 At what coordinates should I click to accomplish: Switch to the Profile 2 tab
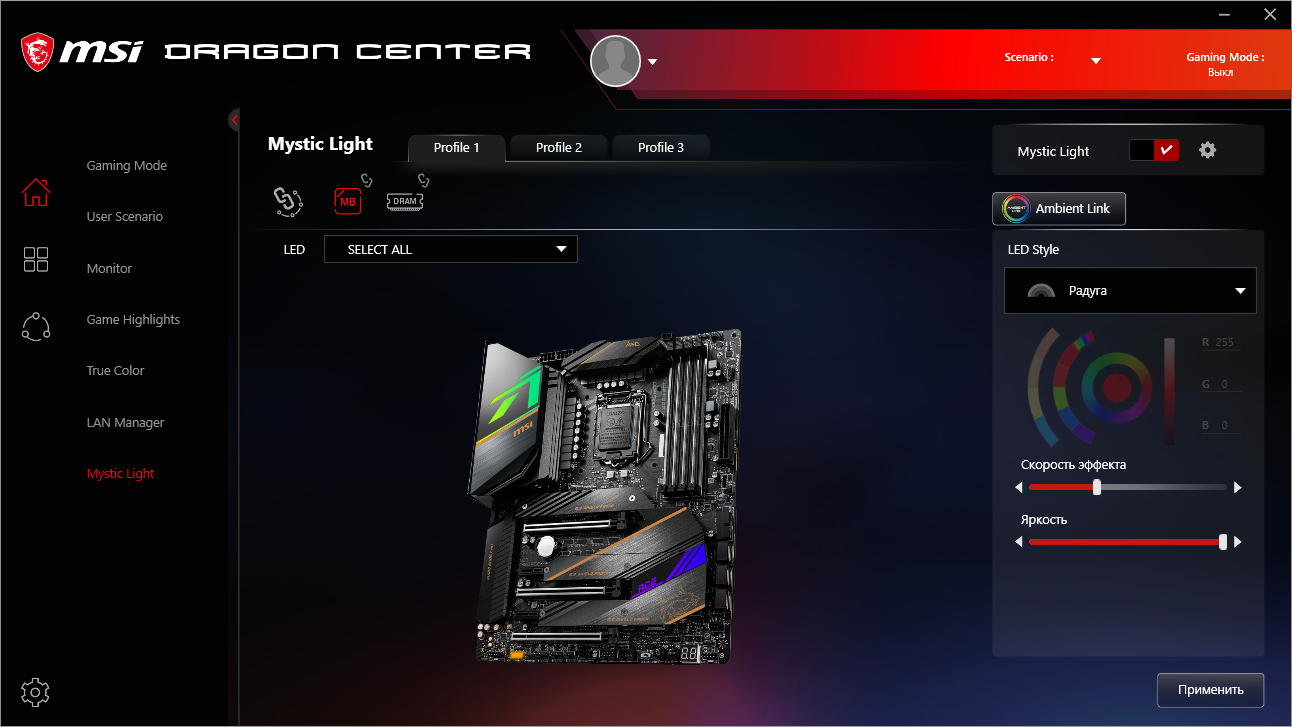(x=558, y=147)
